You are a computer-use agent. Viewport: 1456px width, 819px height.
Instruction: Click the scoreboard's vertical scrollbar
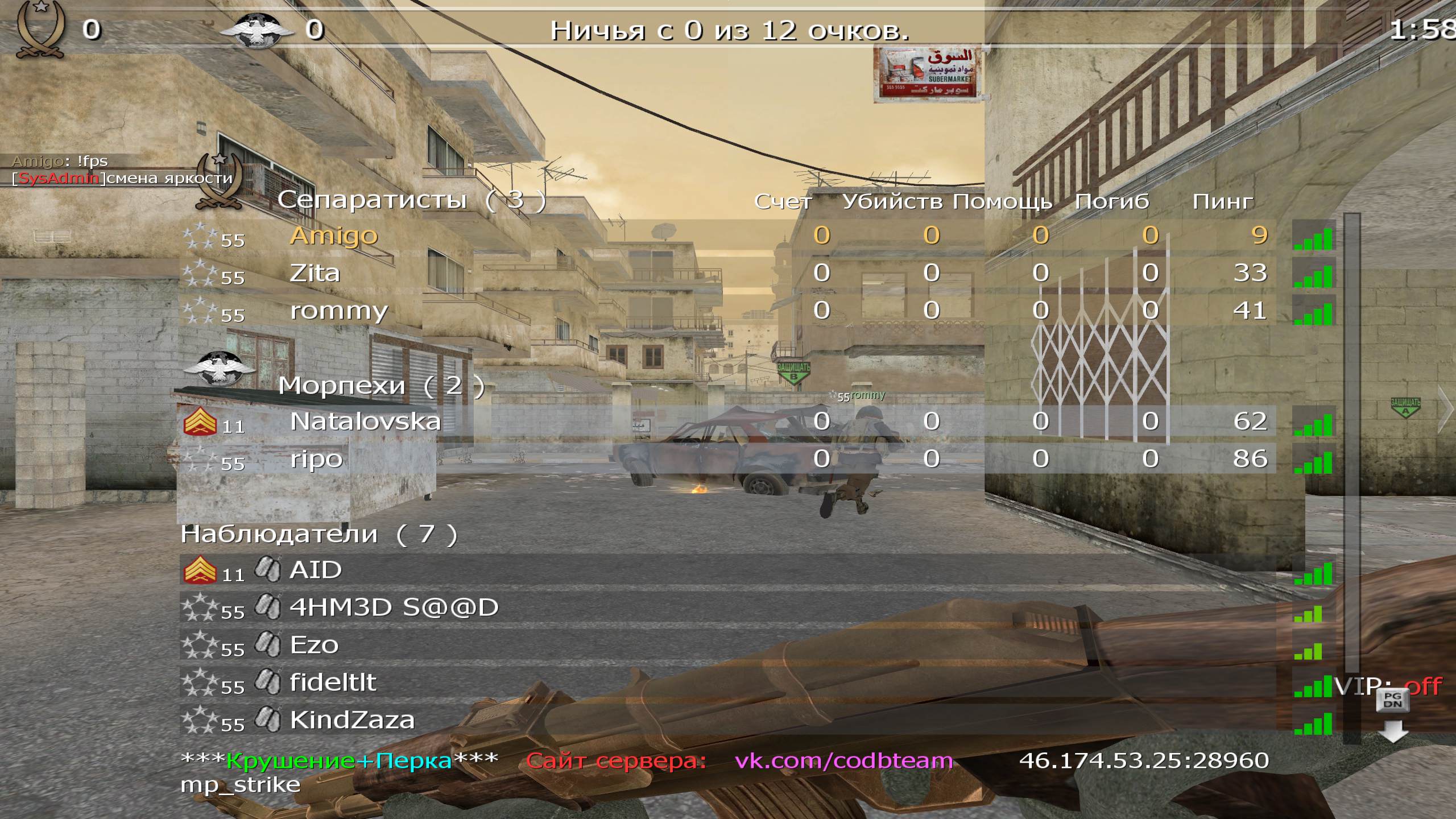pos(1351,444)
